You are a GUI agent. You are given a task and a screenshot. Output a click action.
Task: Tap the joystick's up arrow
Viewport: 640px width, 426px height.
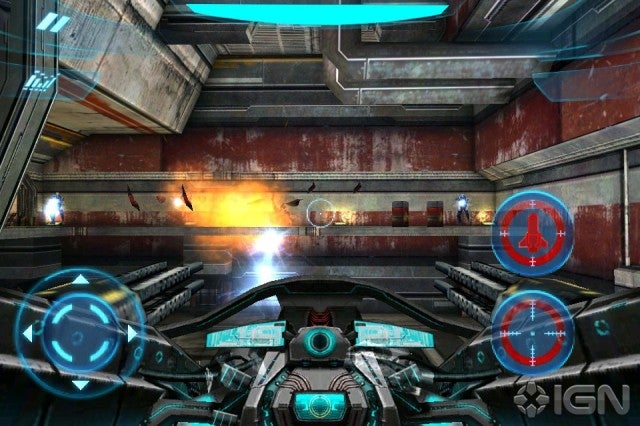tap(80, 279)
